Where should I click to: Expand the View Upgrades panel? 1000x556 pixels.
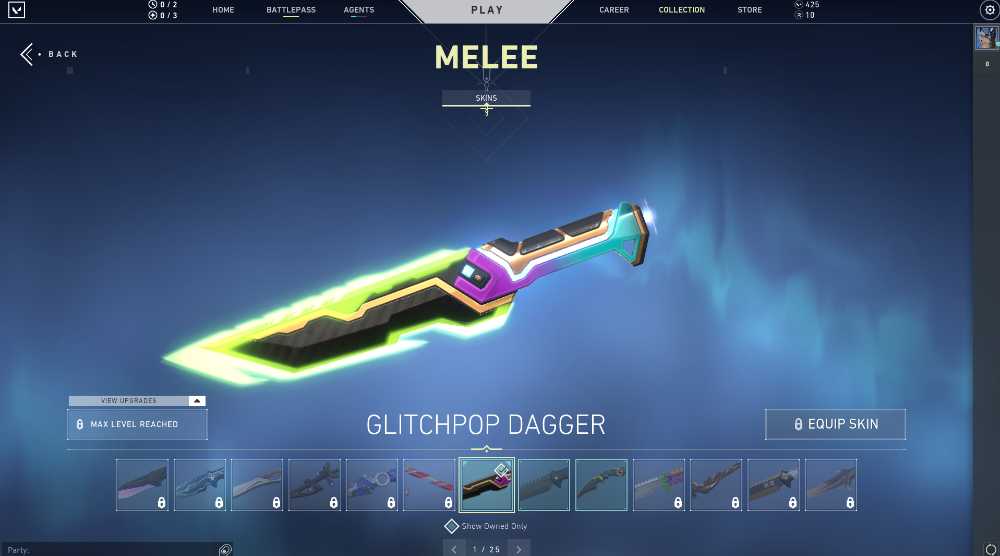(x=137, y=401)
